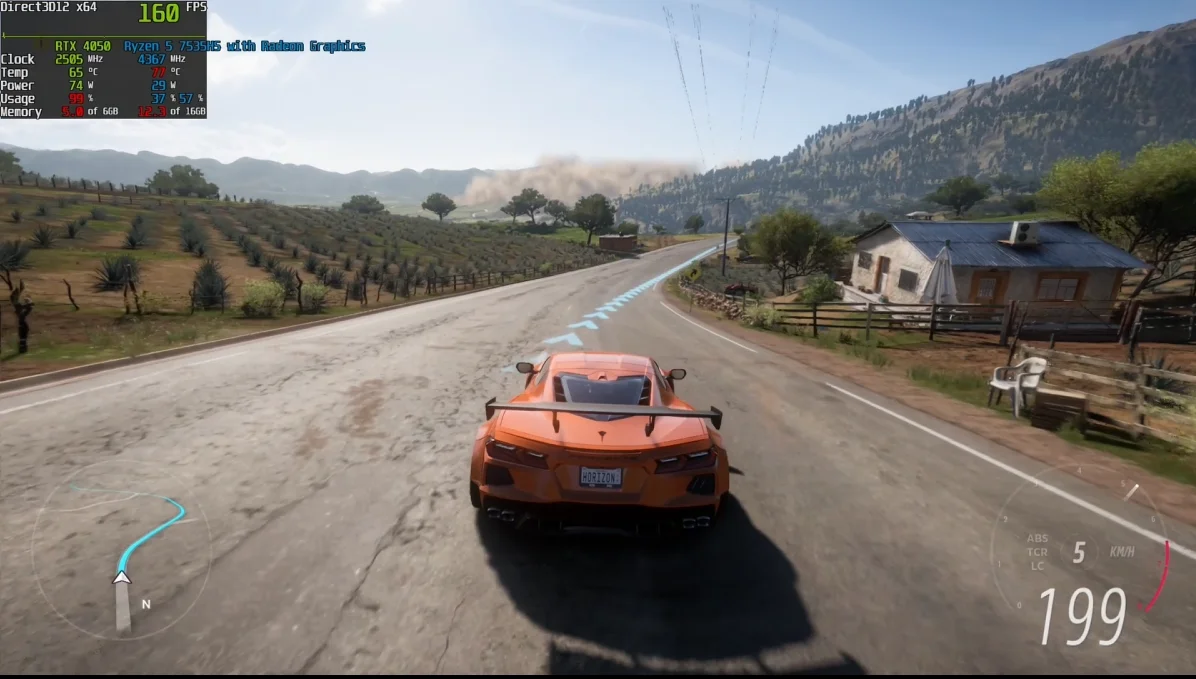The width and height of the screenshot is (1196, 679).
Task: Select the player arrow marker on the minimap
Action: [x=122, y=577]
